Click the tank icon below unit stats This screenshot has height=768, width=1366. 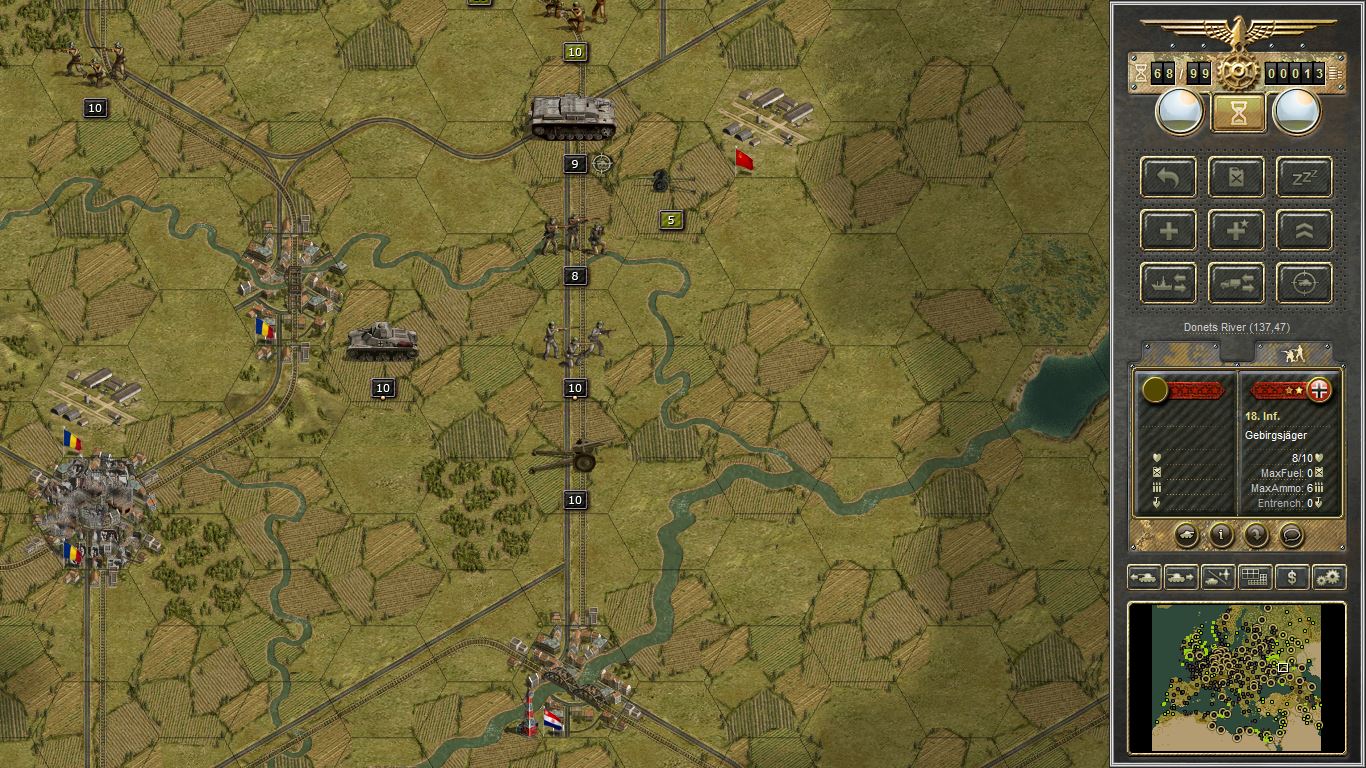[x=1186, y=535]
